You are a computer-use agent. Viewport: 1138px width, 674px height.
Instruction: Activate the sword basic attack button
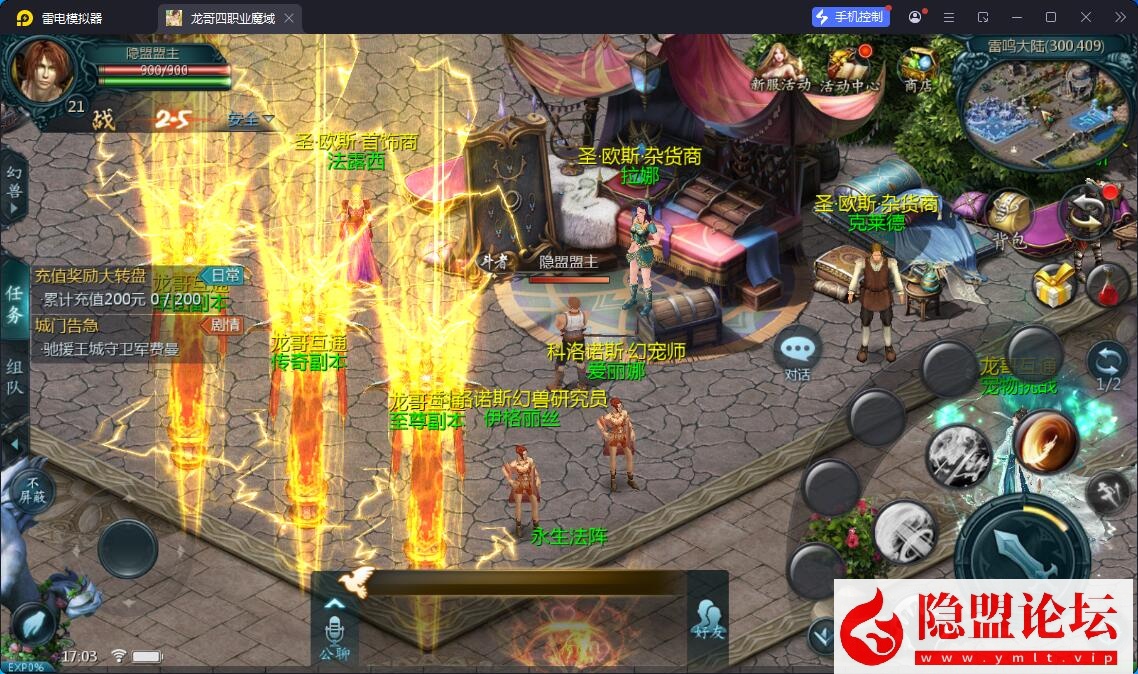click(x=1020, y=551)
